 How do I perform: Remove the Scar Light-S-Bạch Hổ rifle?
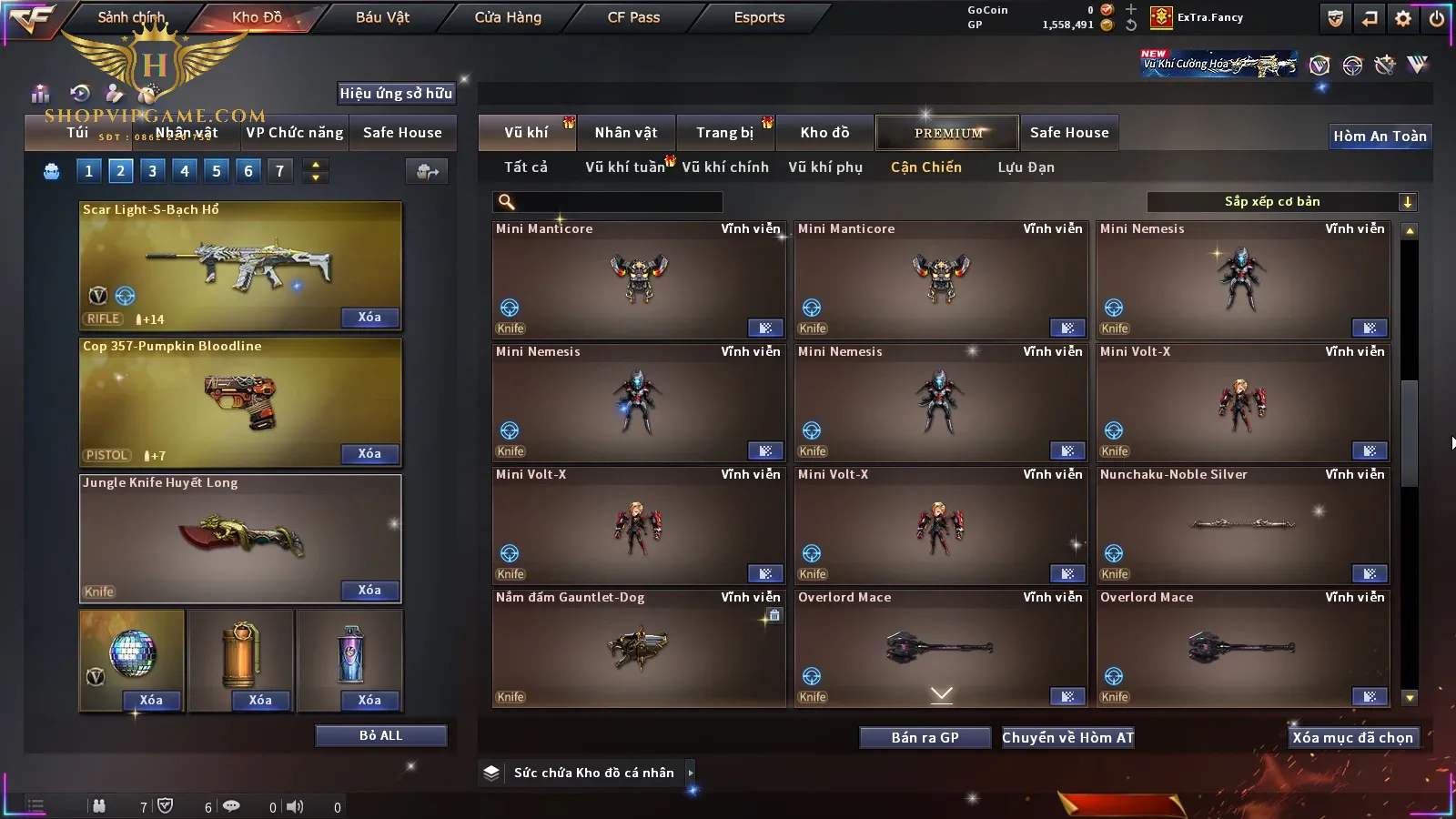pyautogui.click(x=369, y=318)
